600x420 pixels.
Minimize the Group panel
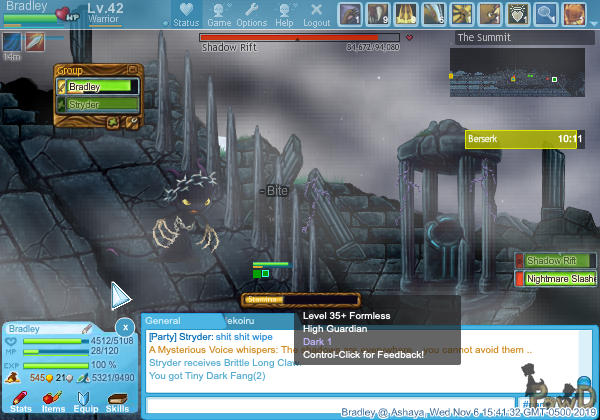130,71
